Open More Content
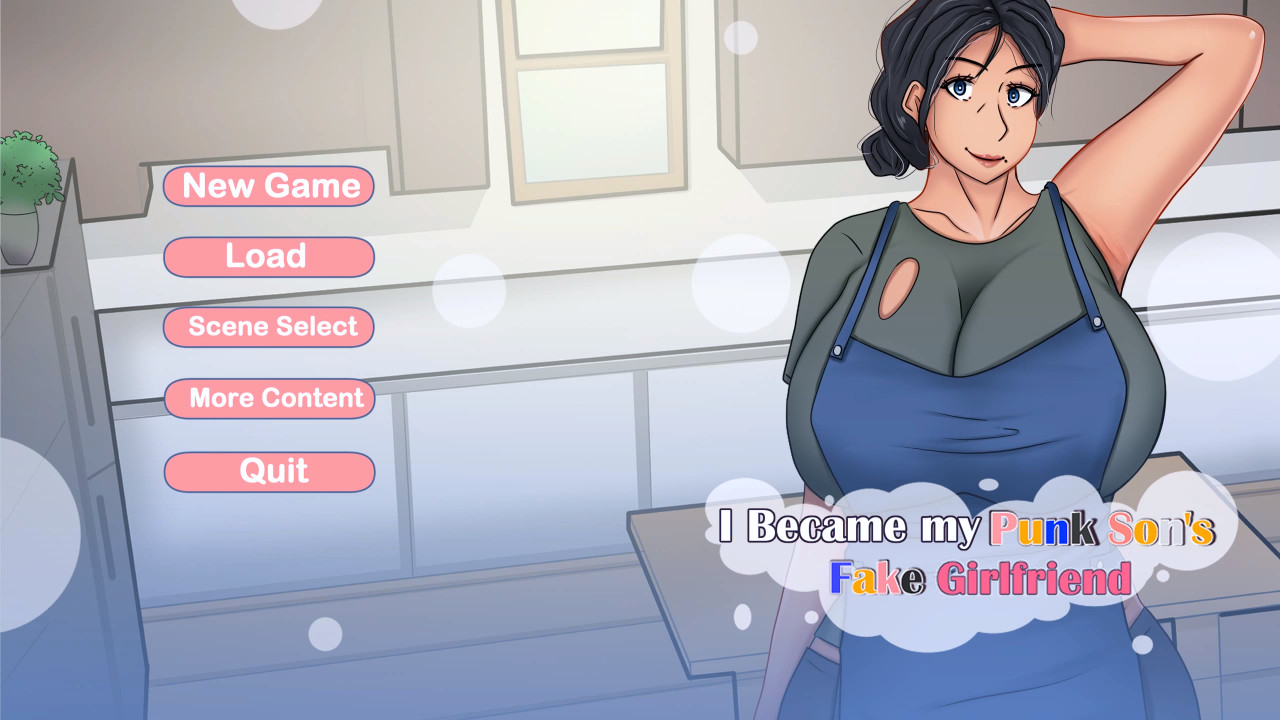The width and height of the screenshot is (1280, 720). click(x=269, y=398)
